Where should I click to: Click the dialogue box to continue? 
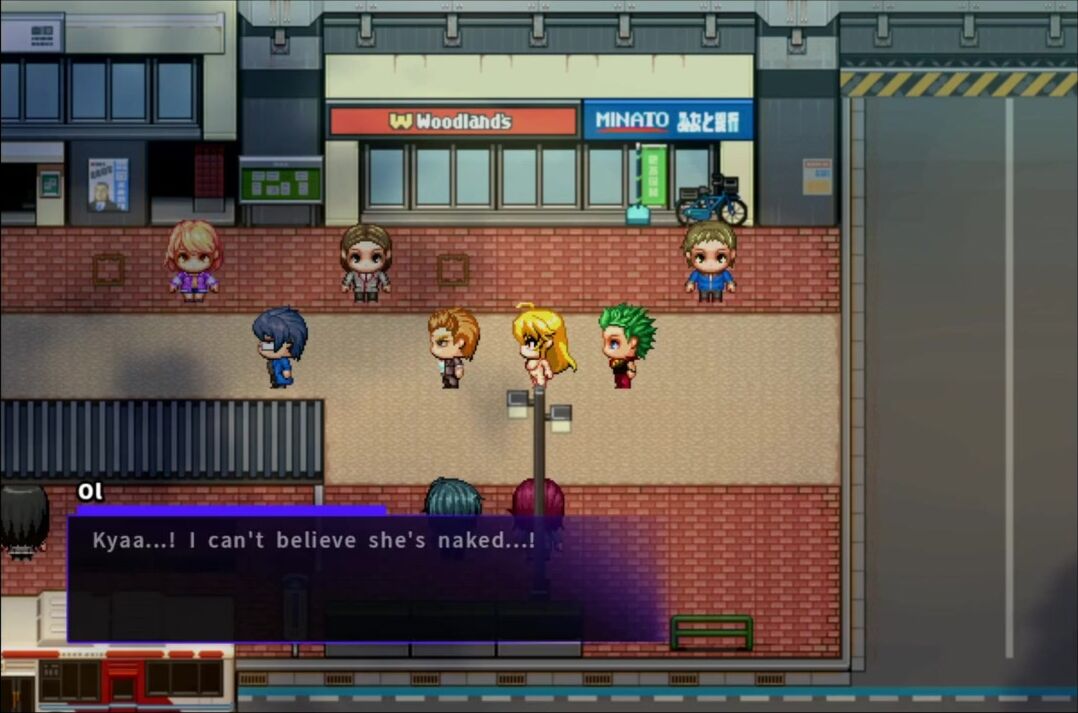pos(366,578)
